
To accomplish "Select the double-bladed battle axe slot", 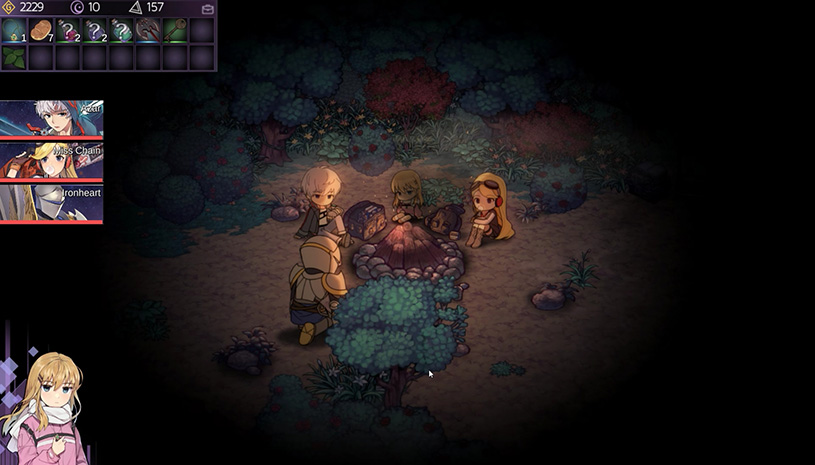I will [x=148, y=30].
